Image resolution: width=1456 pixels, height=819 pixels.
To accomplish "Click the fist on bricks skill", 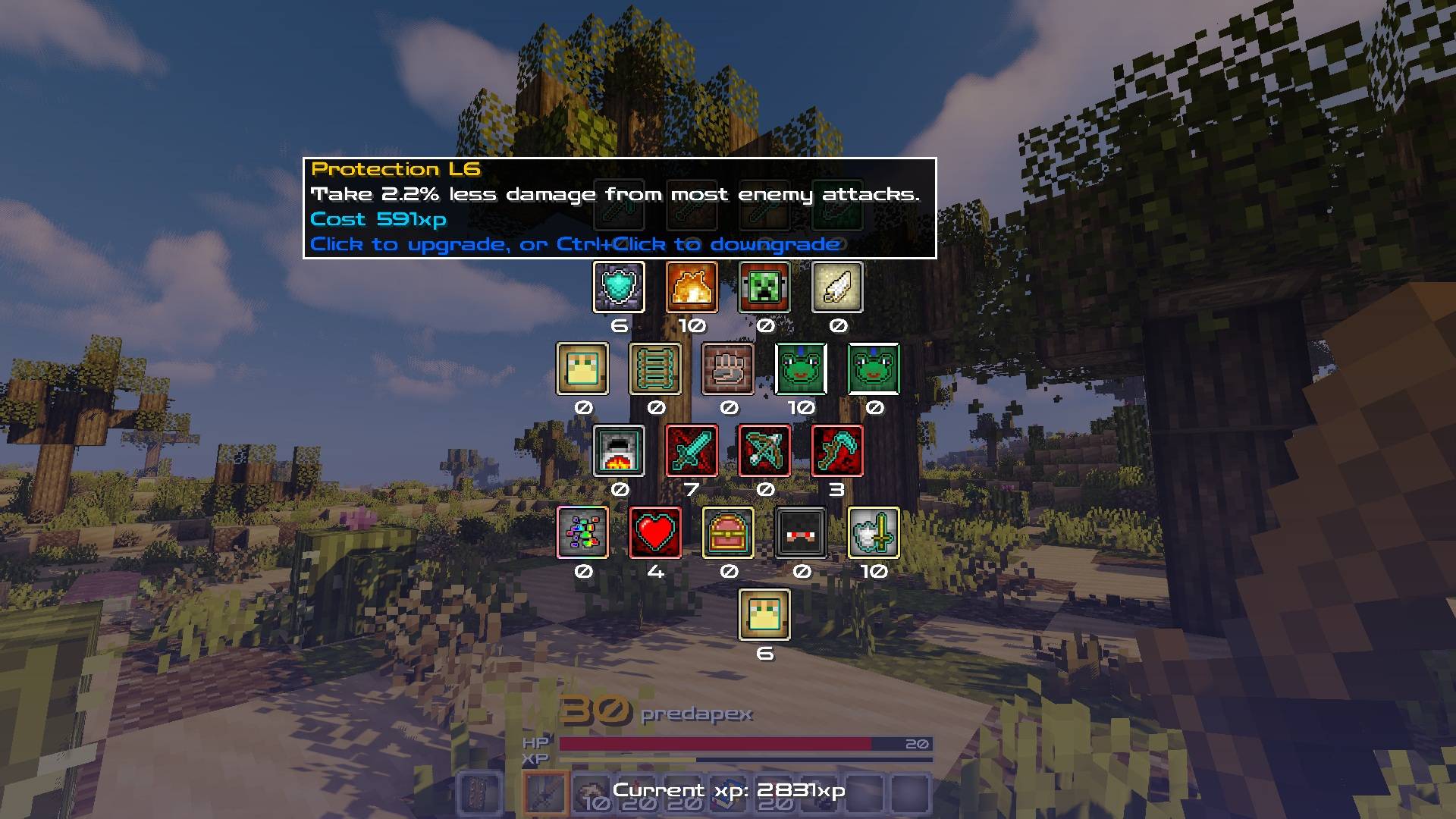I will tap(728, 369).
